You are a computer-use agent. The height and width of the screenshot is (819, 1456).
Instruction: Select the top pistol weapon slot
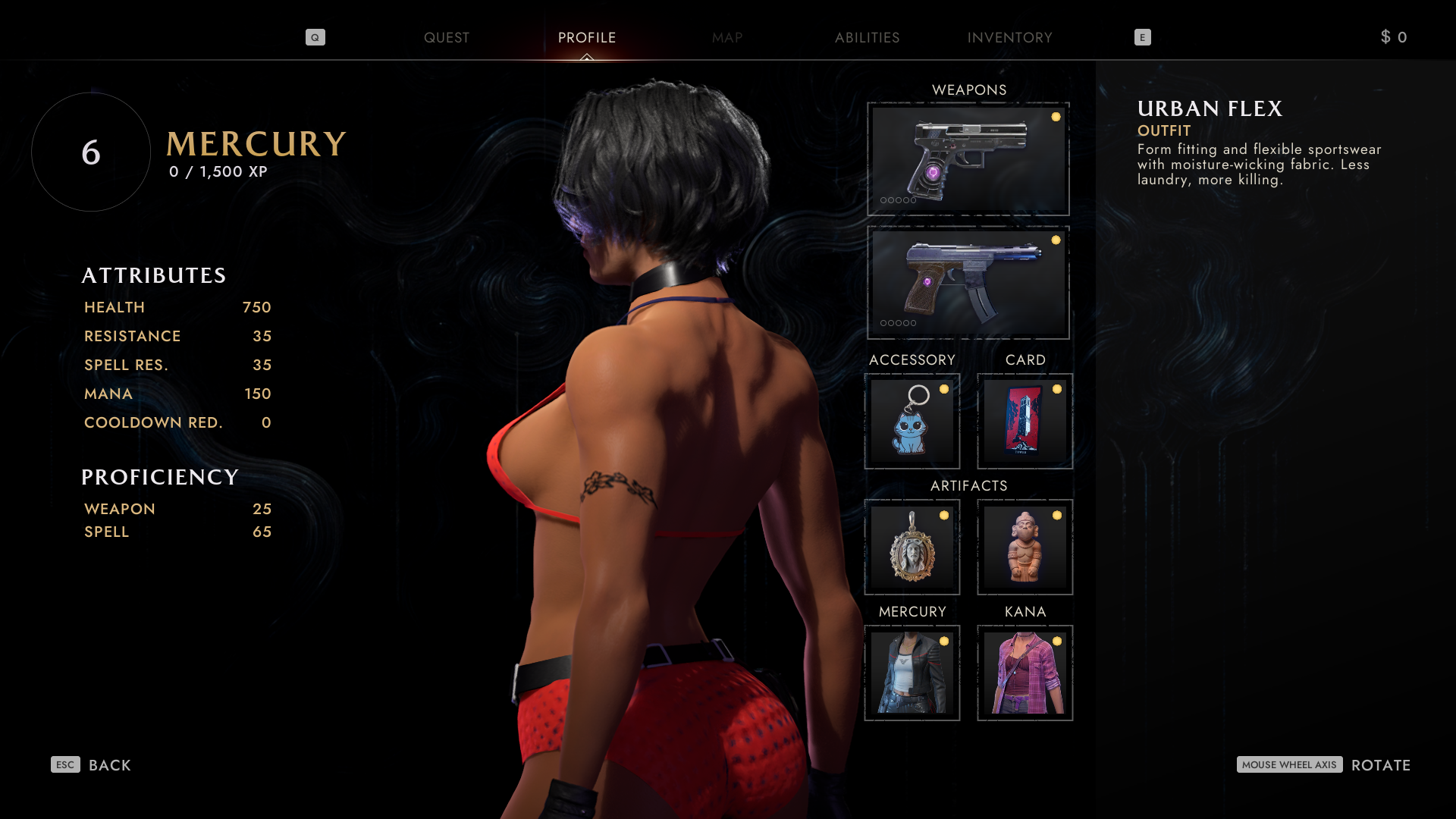(968, 159)
